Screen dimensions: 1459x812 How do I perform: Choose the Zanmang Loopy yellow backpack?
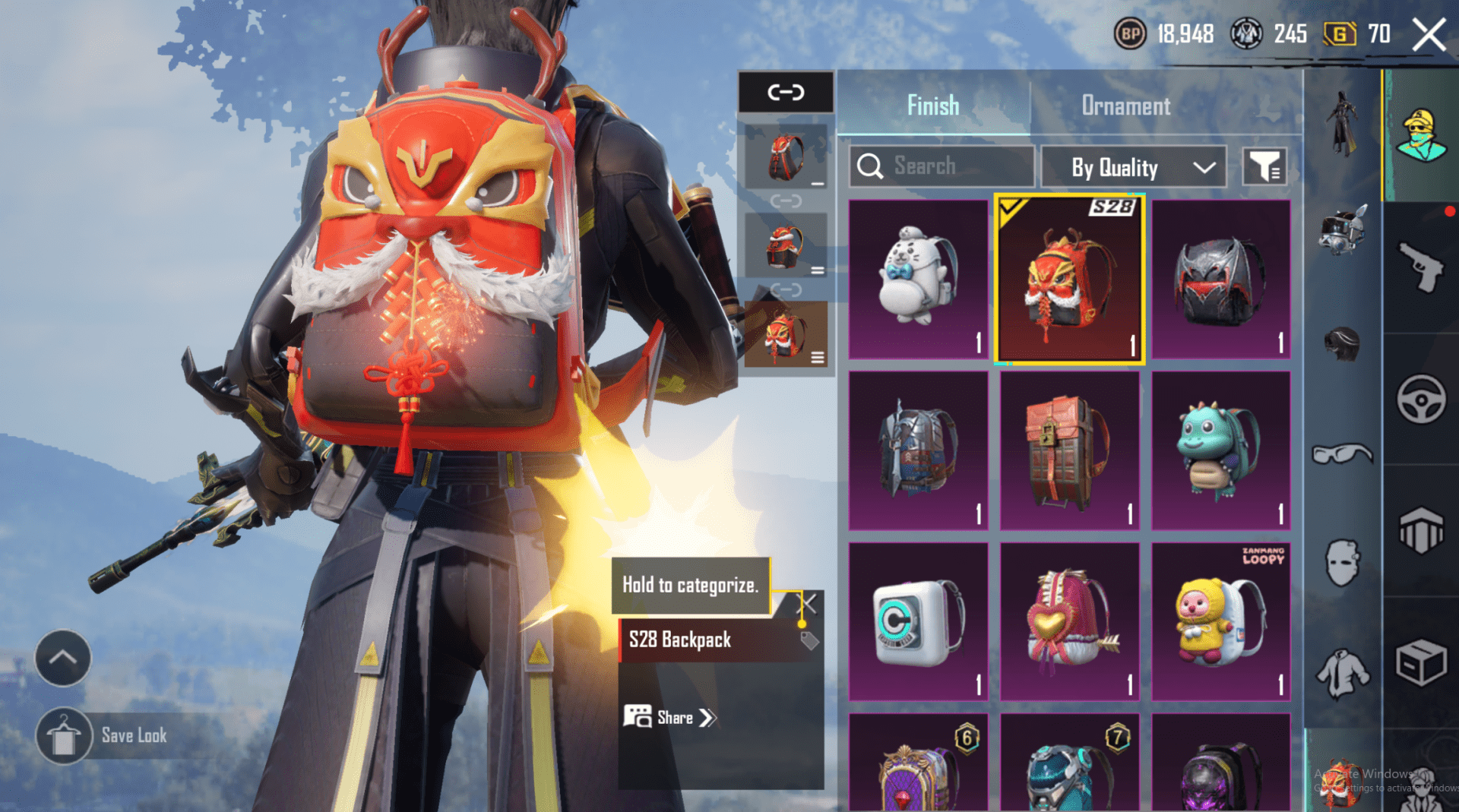click(x=1220, y=621)
